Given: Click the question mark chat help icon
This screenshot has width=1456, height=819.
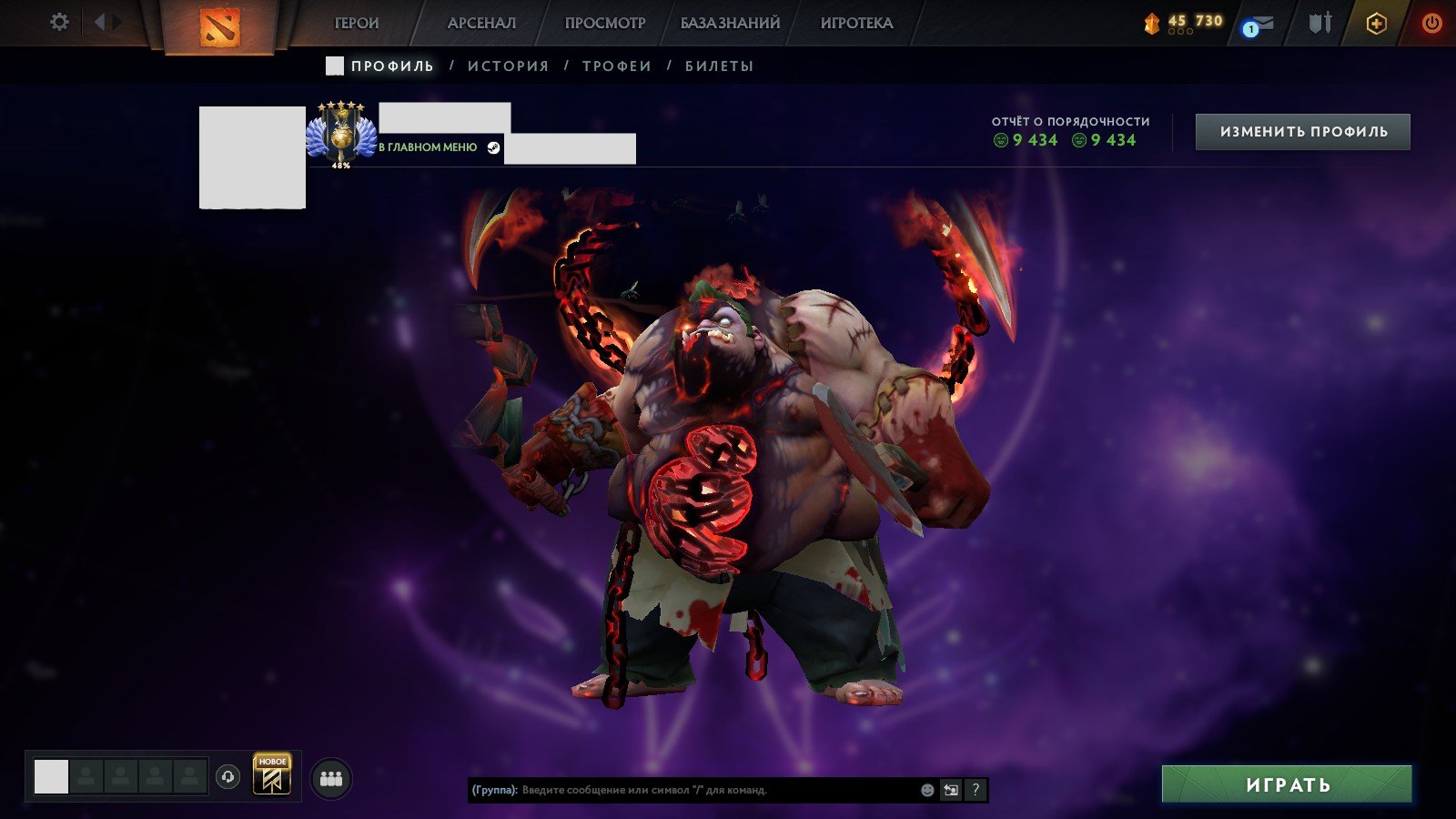Looking at the screenshot, I should coord(976,790).
